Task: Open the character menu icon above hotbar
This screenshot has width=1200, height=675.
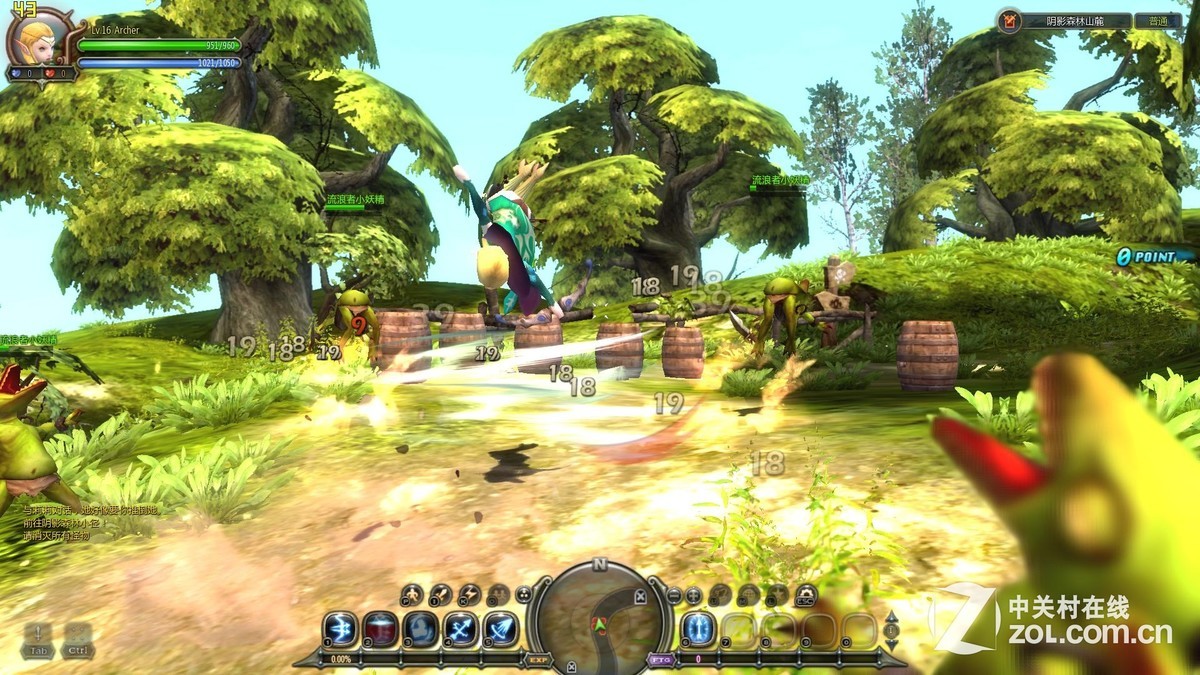Action: pyautogui.click(x=411, y=596)
